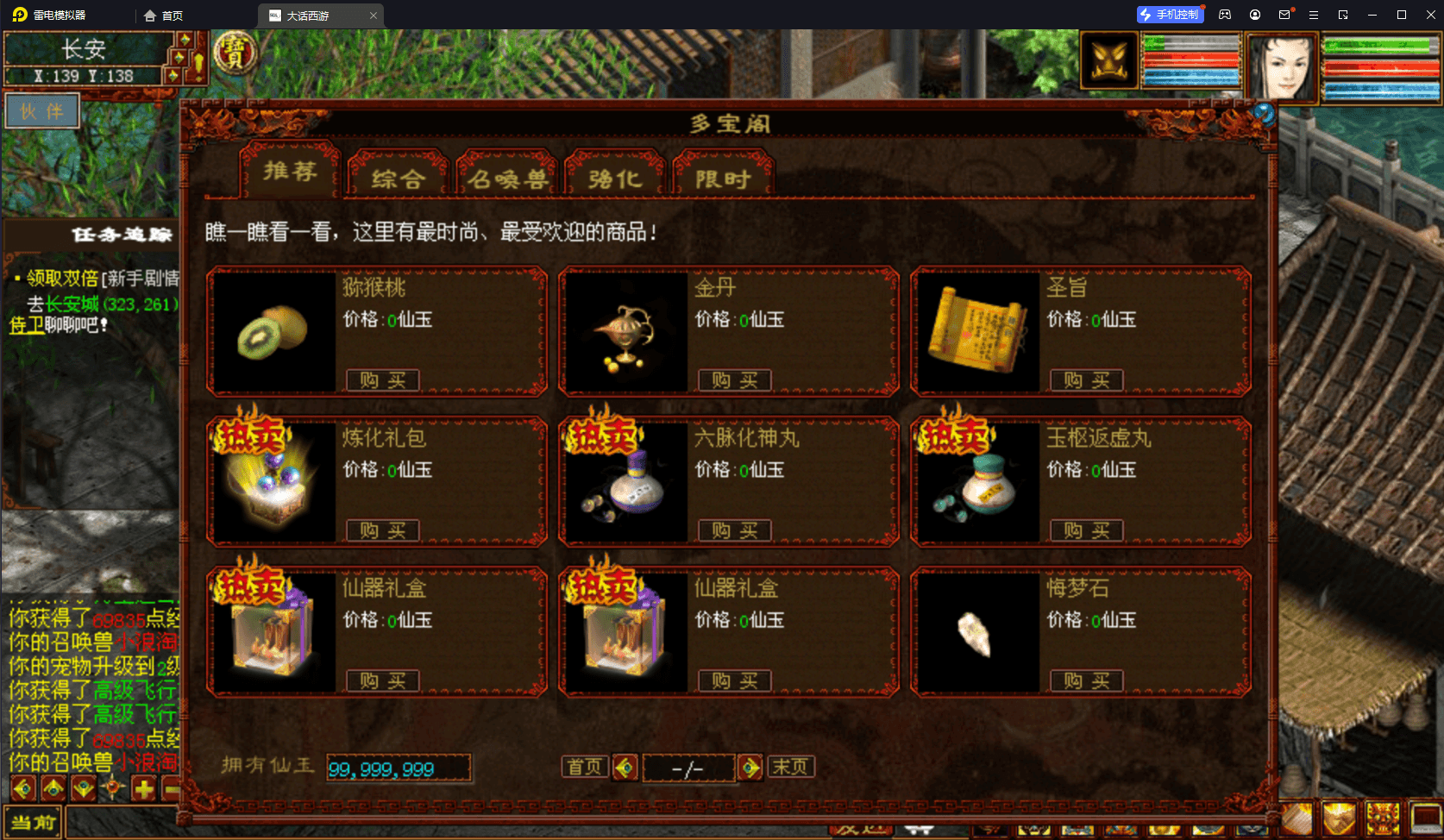Choose the 推荐 recommended tab
This screenshot has height=840, width=1444.
290,171
